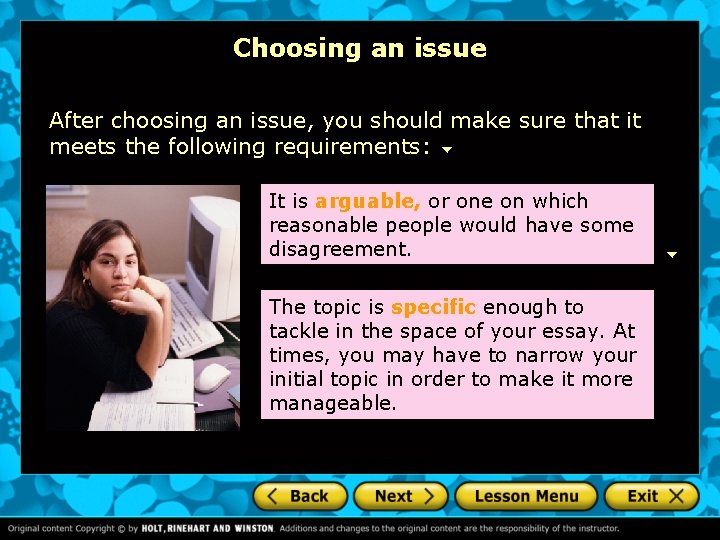The width and height of the screenshot is (720, 540).
Task: Go to the previous slide with Back
Action: click(300, 496)
